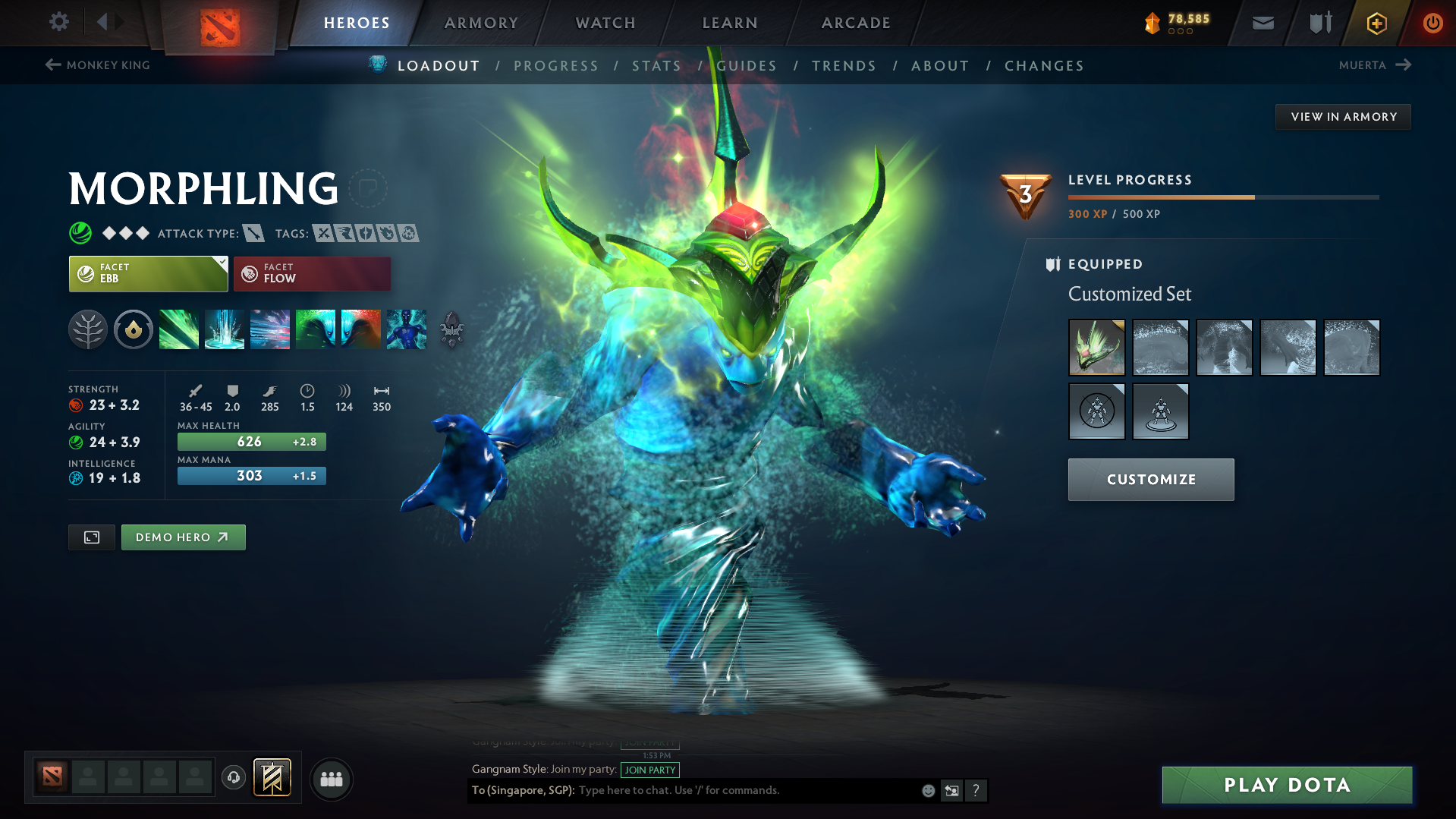This screenshot has height=819, width=1456.
Task: Open Morphling's talent tree icon
Action: (x=88, y=329)
